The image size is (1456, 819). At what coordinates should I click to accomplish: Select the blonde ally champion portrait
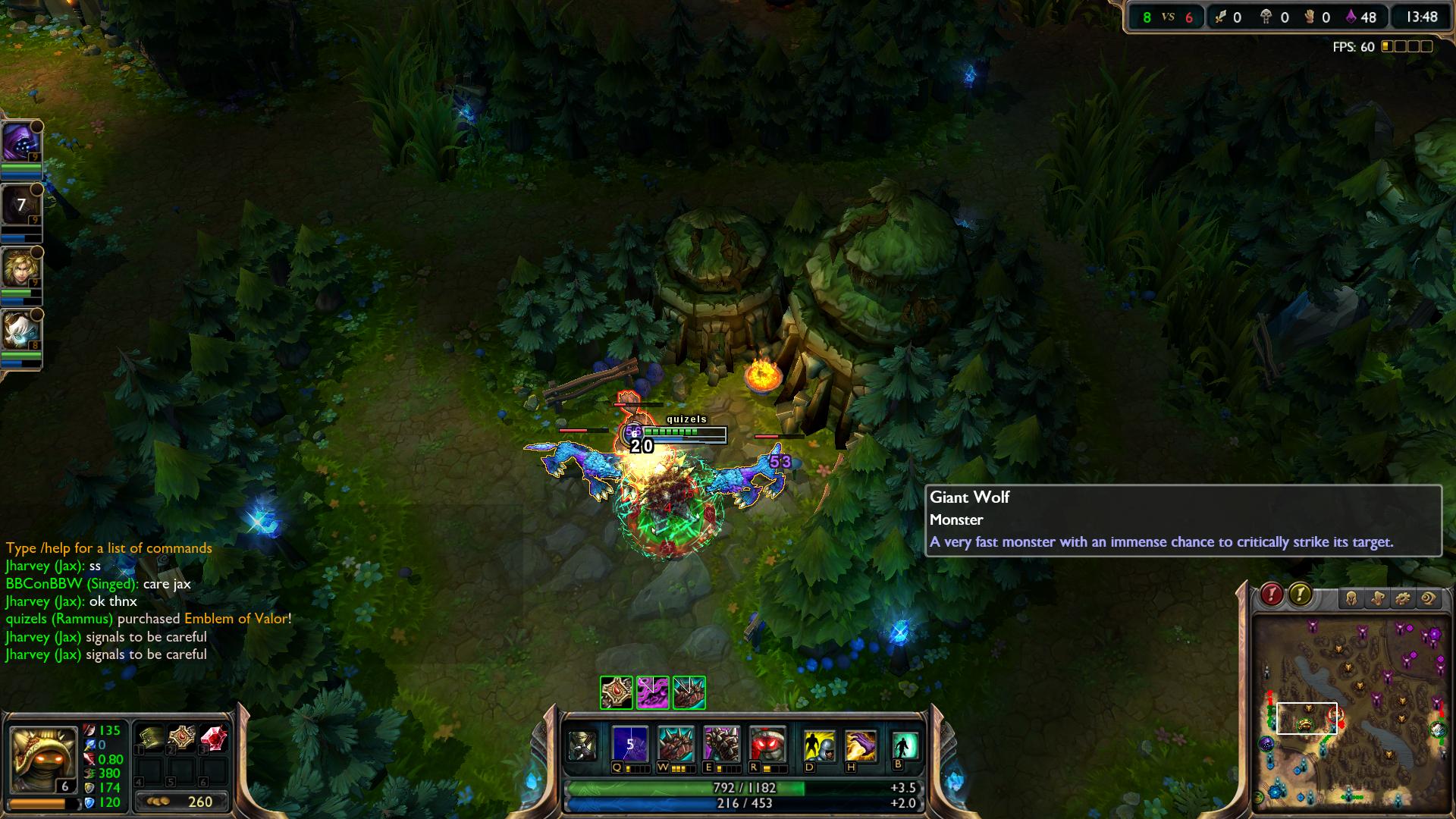20,268
